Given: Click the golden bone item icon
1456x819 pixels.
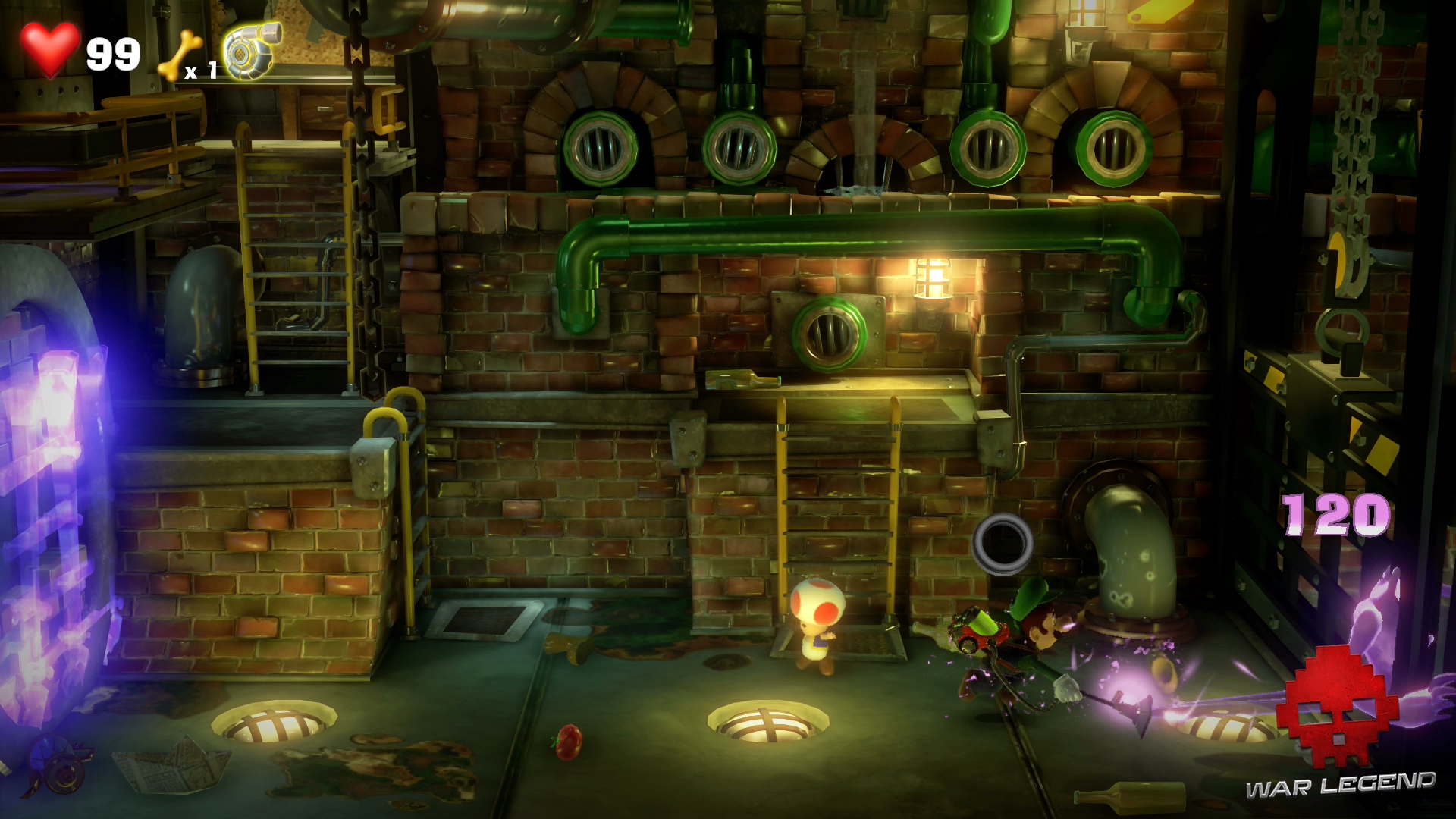Looking at the screenshot, I should pos(176,56).
